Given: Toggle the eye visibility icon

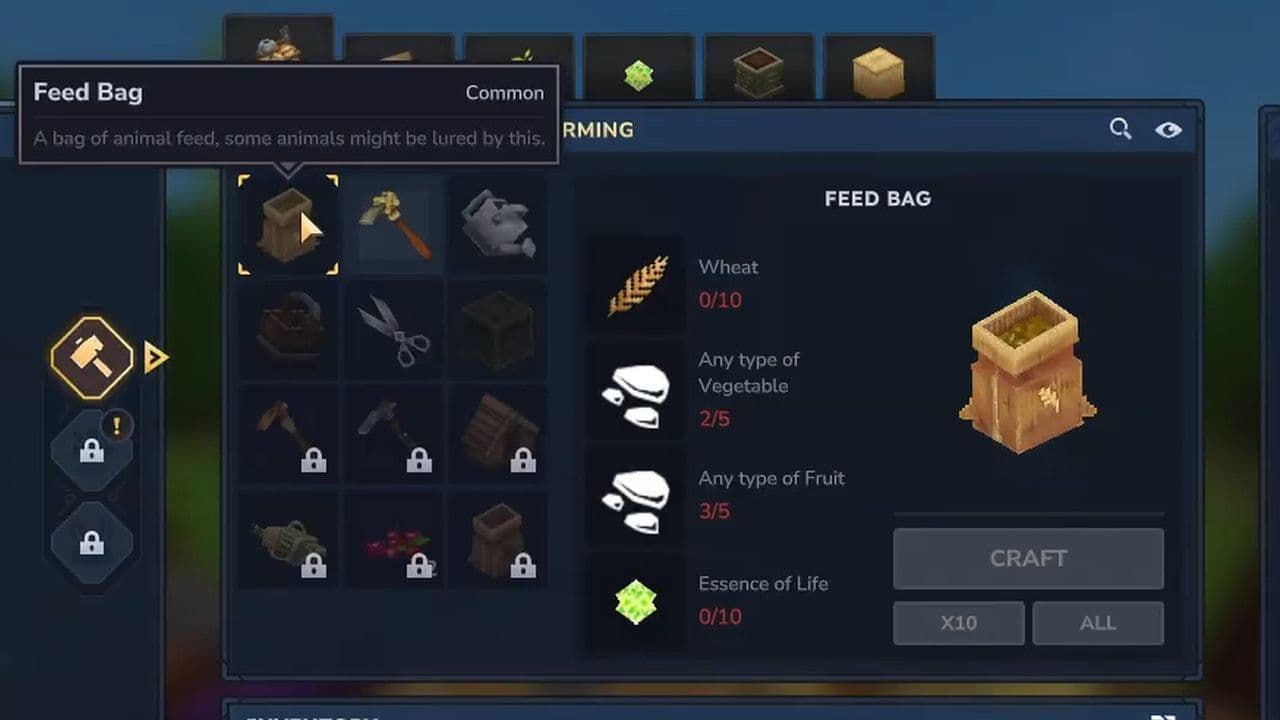Looking at the screenshot, I should [x=1168, y=130].
